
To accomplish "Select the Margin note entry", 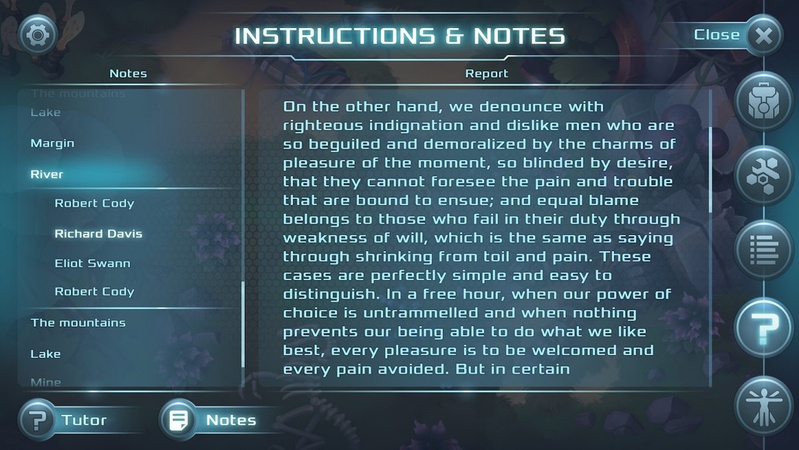I will (x=53, y=143).
